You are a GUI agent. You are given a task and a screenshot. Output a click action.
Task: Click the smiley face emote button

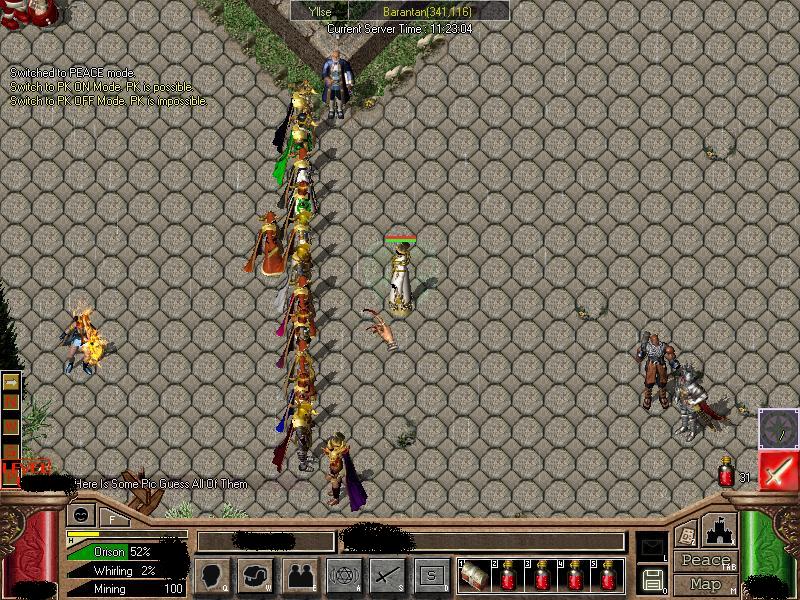82,516
